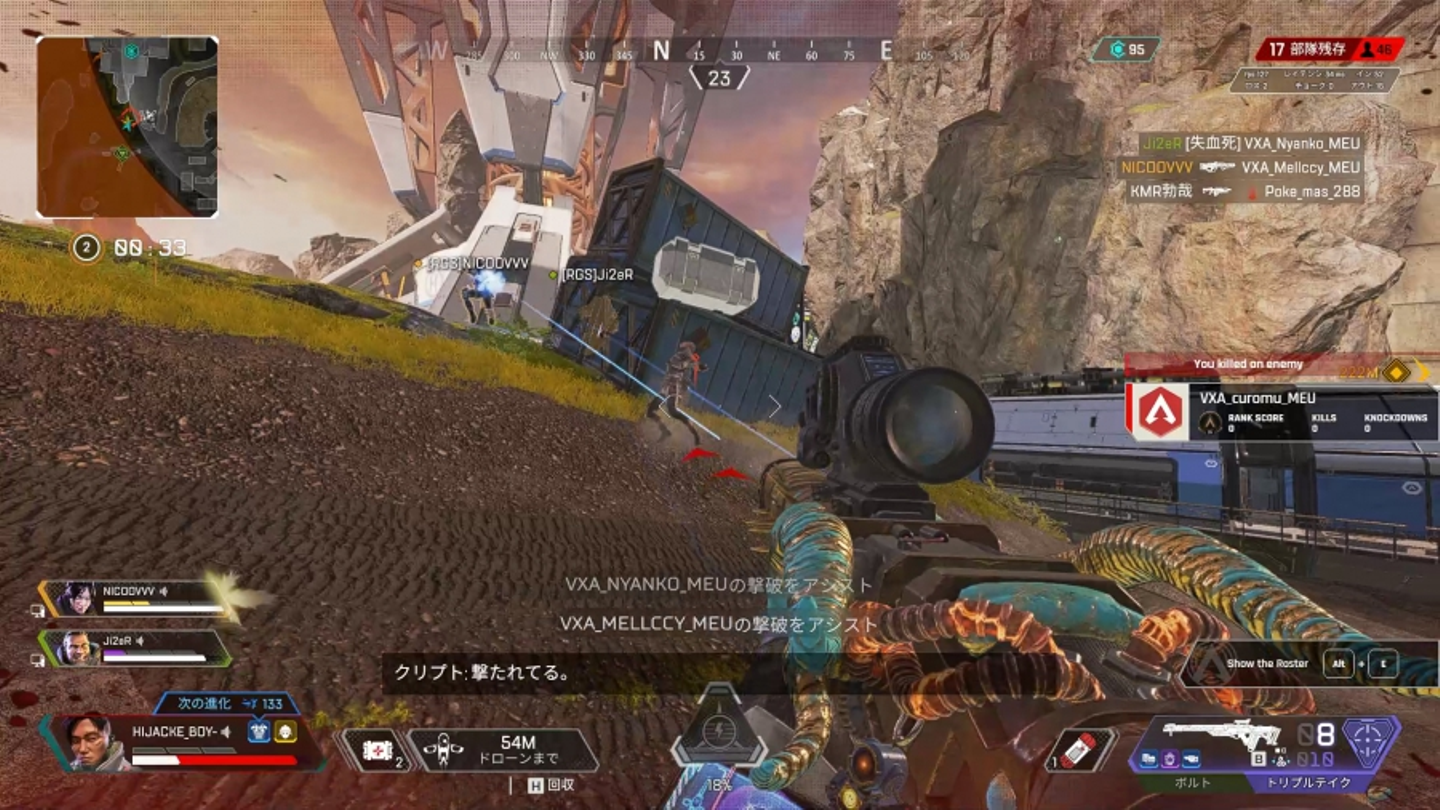Activate the surveillance drone tactical ability

pos(505,750)
